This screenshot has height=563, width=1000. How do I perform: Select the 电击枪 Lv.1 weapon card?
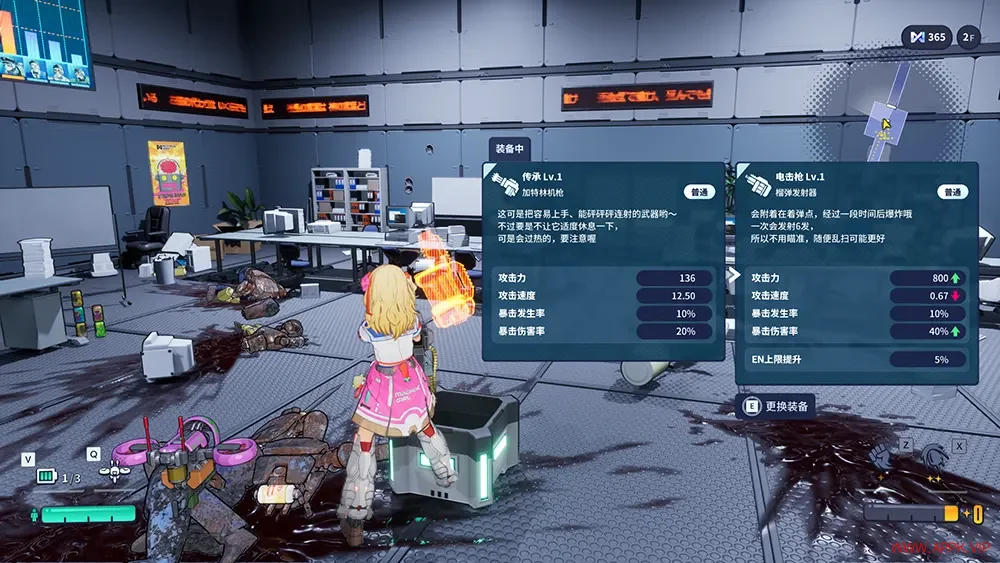[856, 273]
